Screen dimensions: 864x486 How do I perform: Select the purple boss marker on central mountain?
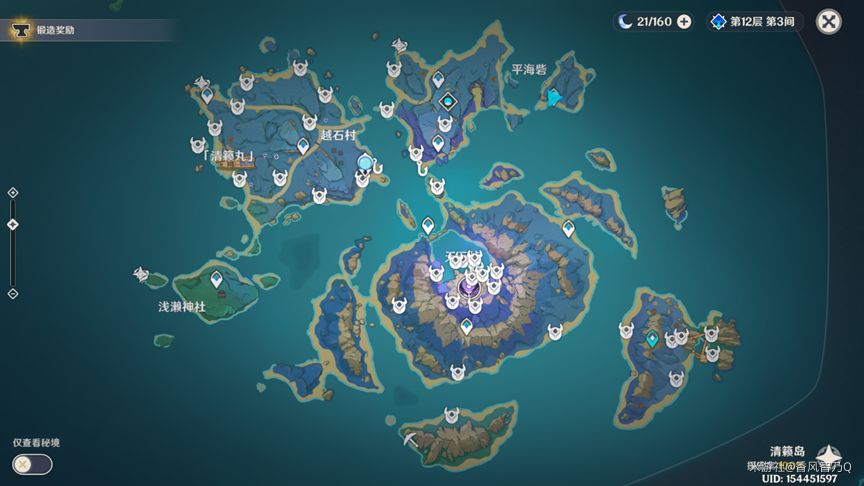(x=468, y=288)
